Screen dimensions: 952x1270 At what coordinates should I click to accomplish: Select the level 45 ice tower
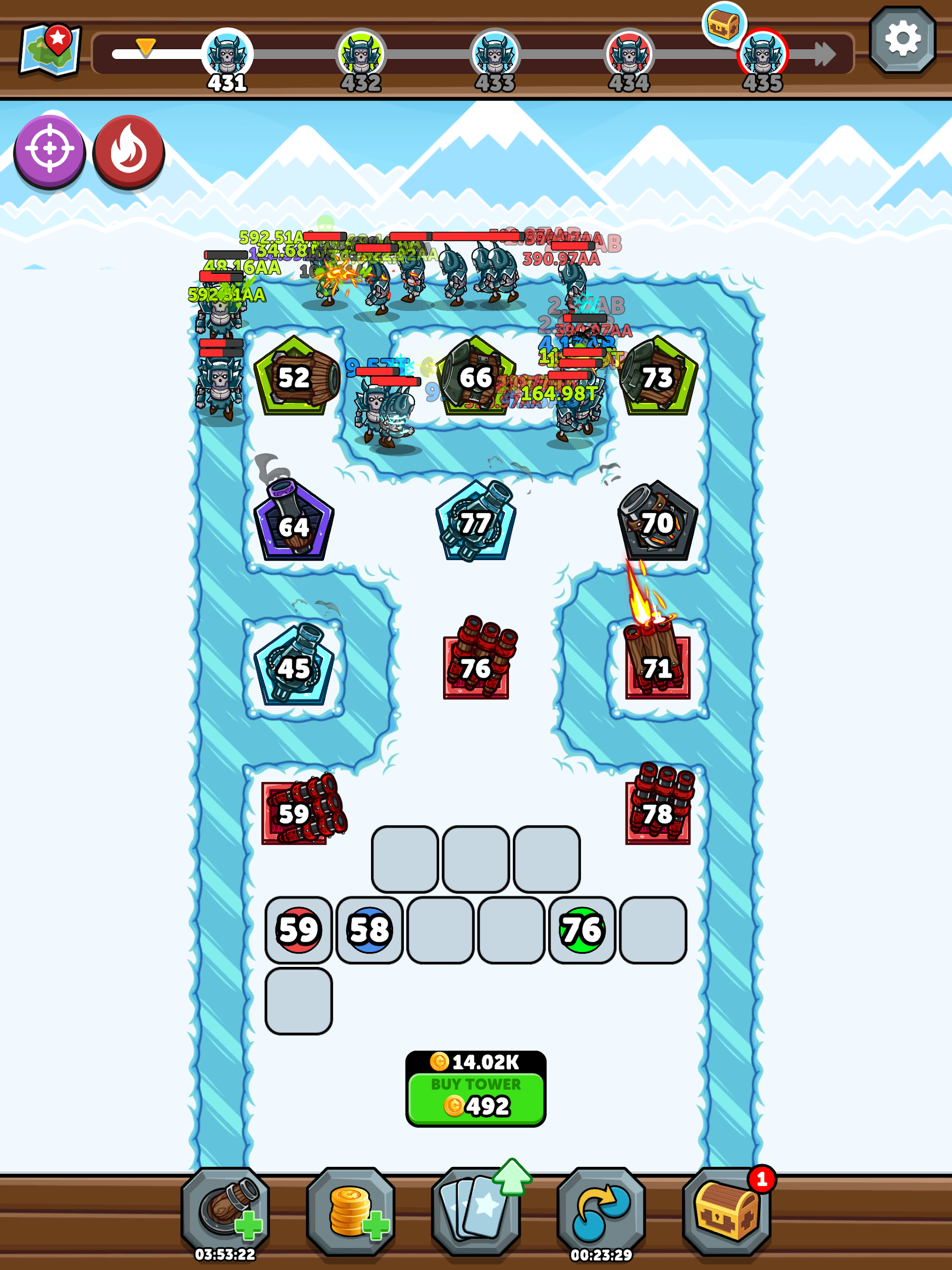[293, 668]
